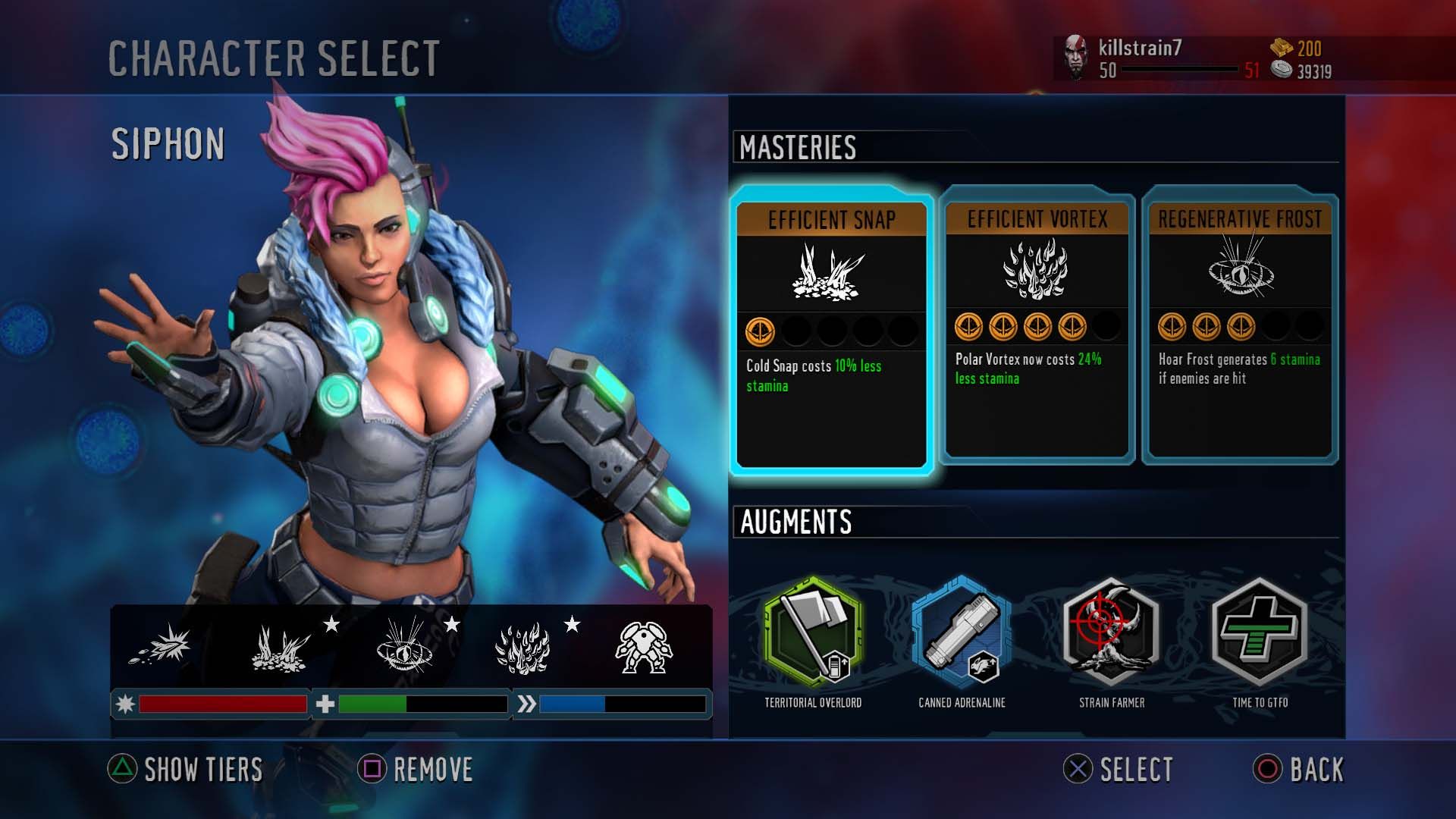This screenshot has height=819, width=1456.
Task: Choose the Hoar Frost eye ability icon
Action: coord(403,646)
